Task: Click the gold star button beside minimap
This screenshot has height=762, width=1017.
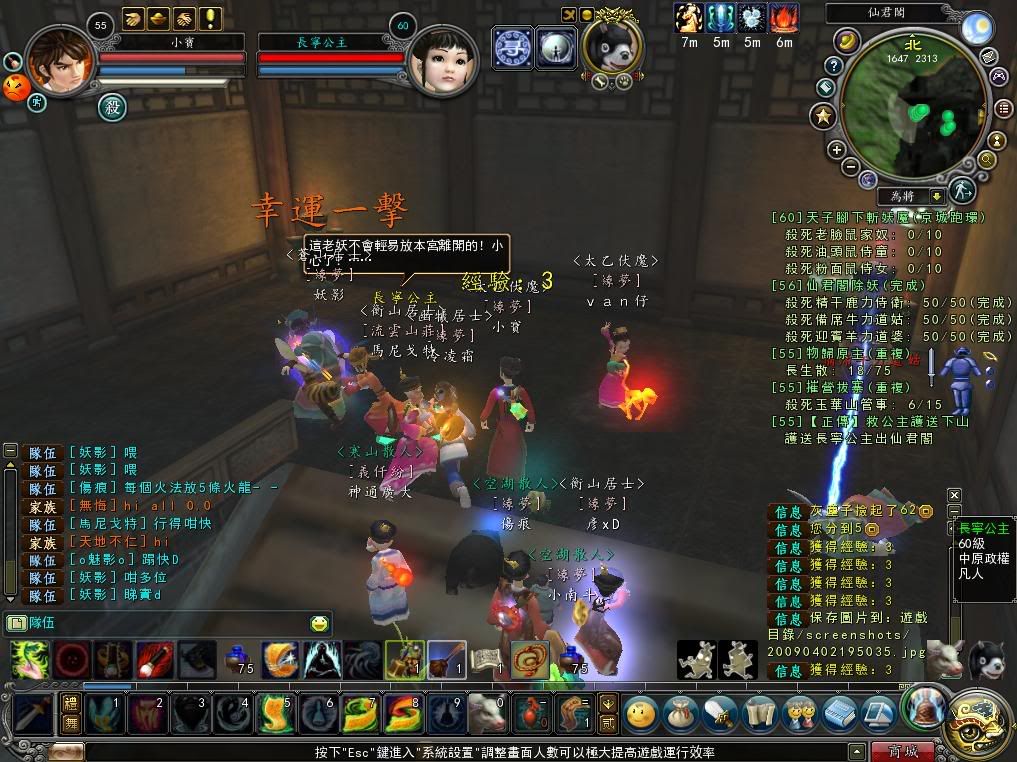Action: 823,117
